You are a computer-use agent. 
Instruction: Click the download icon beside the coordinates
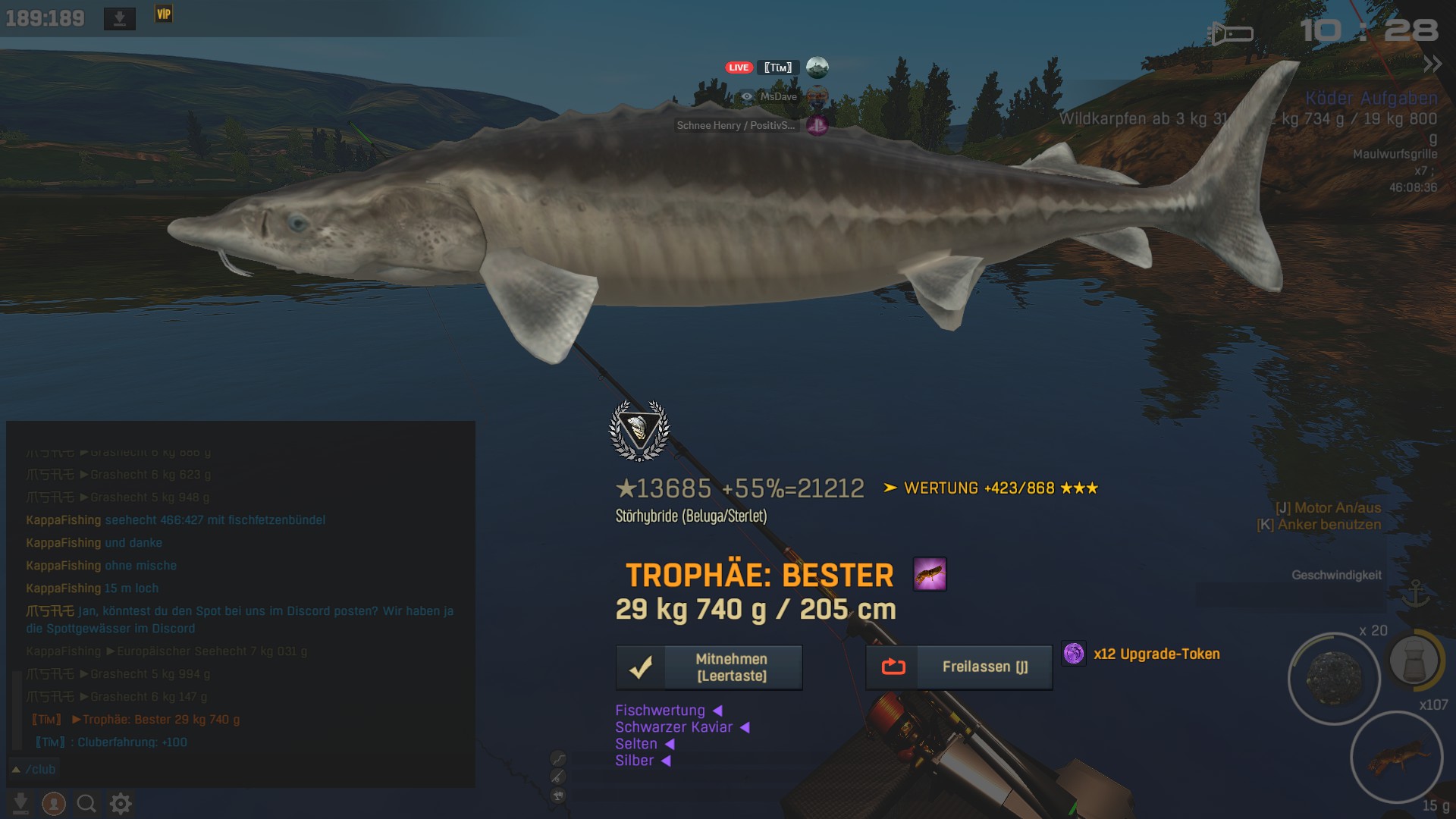[120, 18]
